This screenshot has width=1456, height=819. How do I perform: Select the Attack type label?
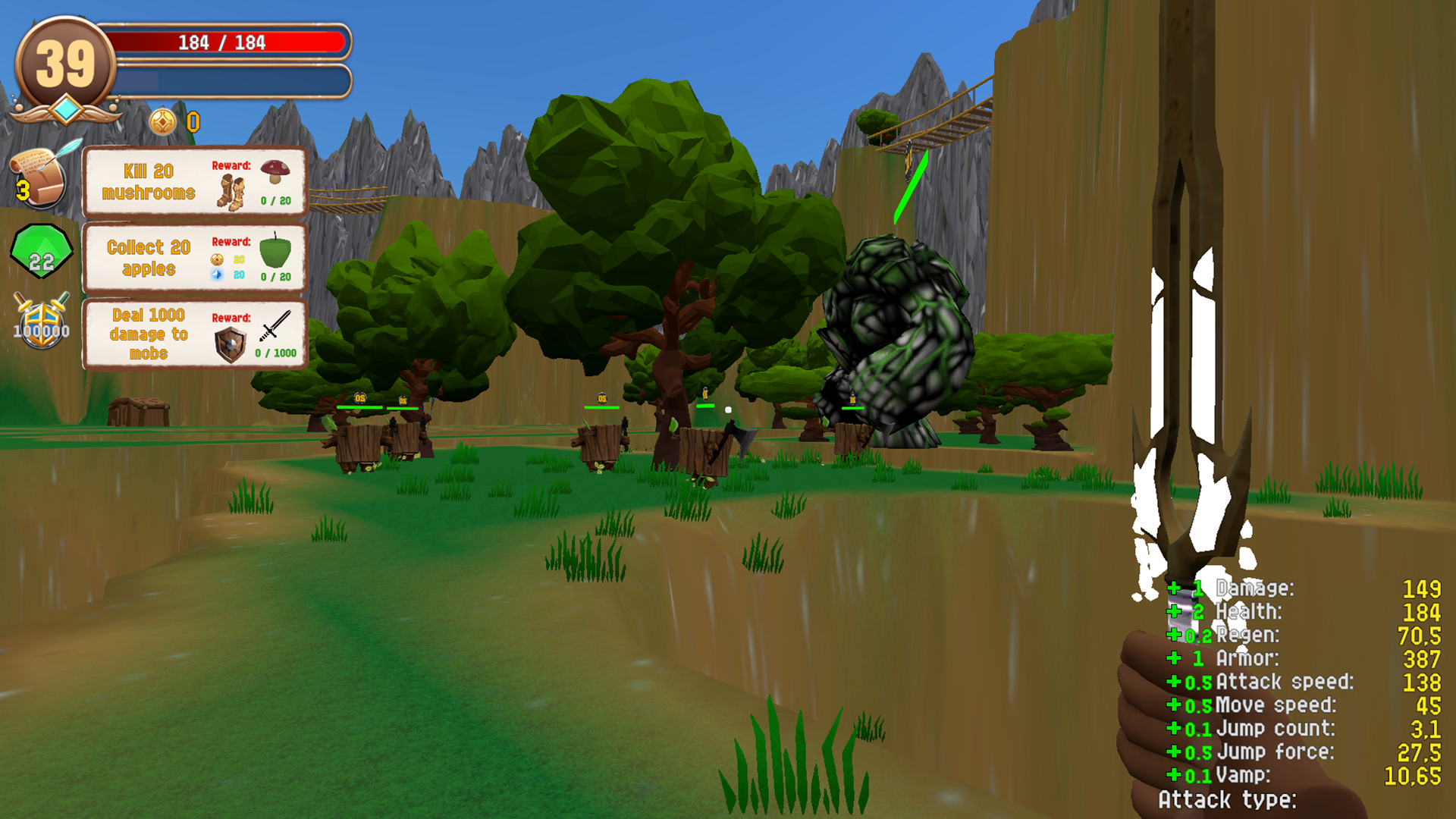(1228, 800)
